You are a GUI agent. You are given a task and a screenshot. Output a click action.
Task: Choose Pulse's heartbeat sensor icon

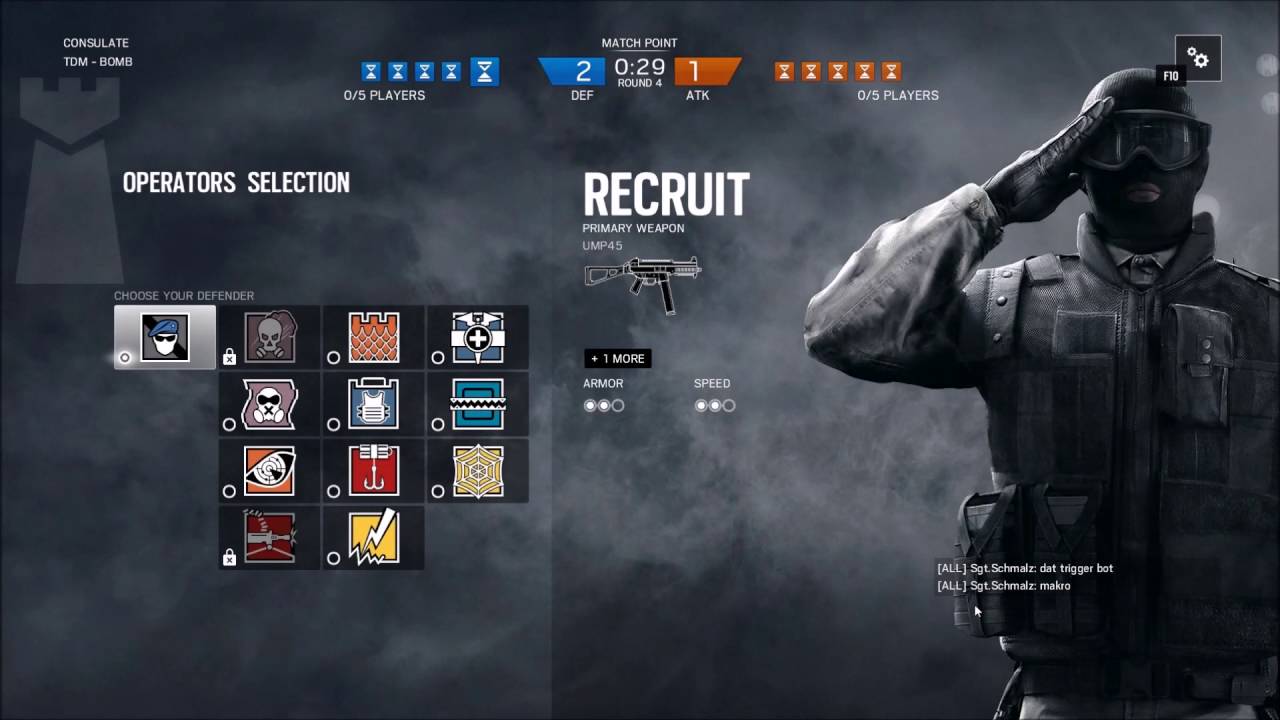click(268, 471)
